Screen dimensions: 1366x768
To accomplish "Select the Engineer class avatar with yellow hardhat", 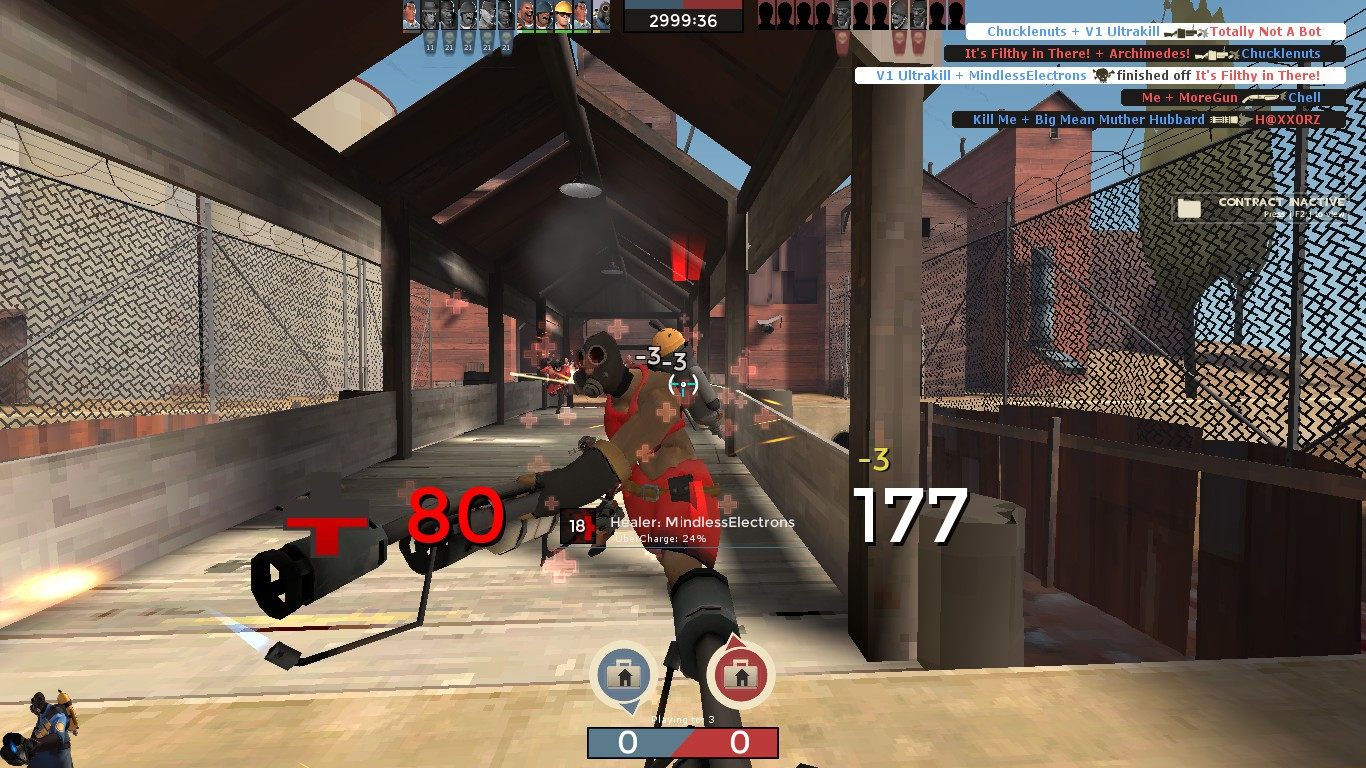I will pos(563,18).
